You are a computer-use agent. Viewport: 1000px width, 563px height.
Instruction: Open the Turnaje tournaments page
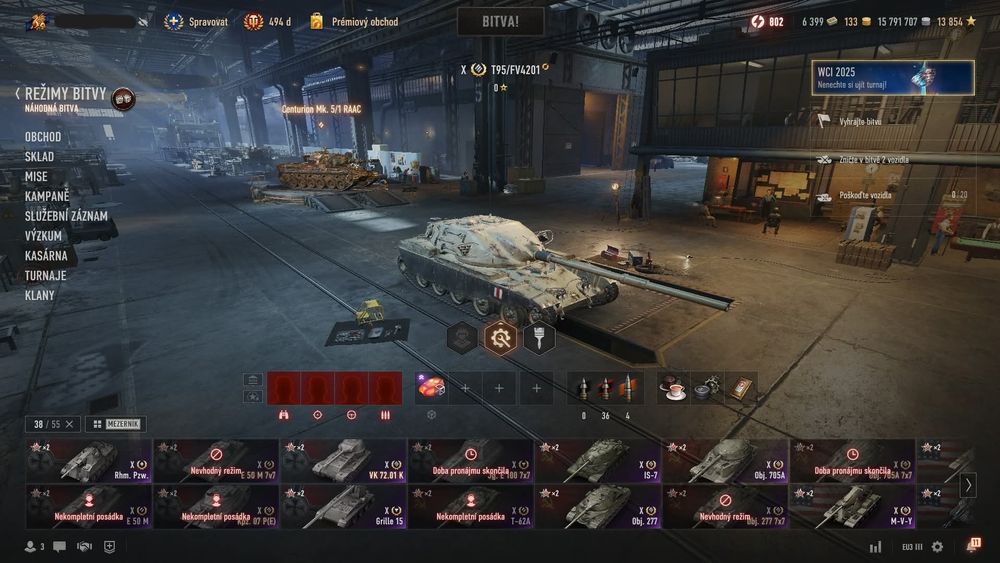(46, 275)
